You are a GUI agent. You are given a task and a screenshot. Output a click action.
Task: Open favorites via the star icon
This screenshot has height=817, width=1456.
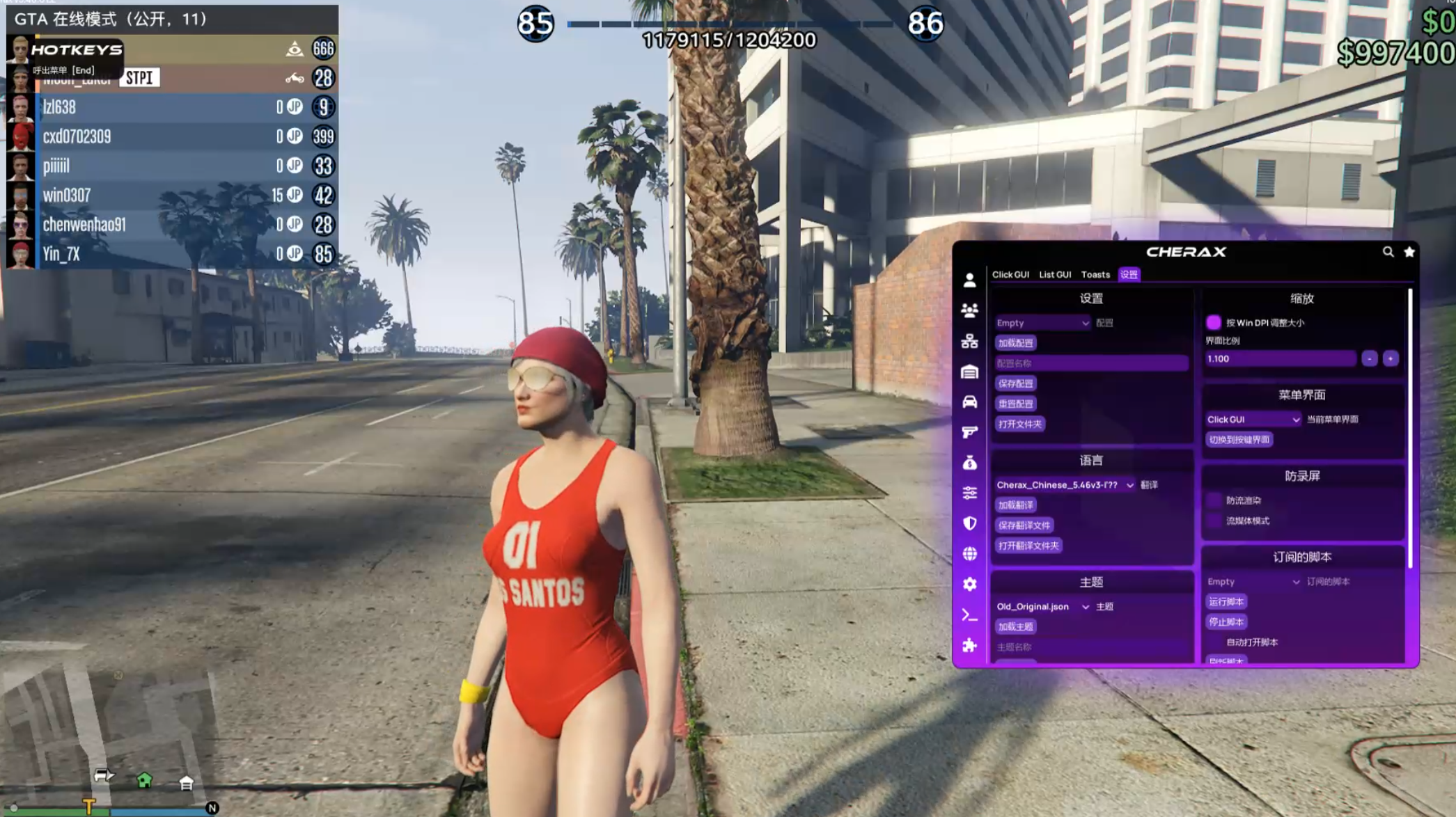pos(1409,252)
